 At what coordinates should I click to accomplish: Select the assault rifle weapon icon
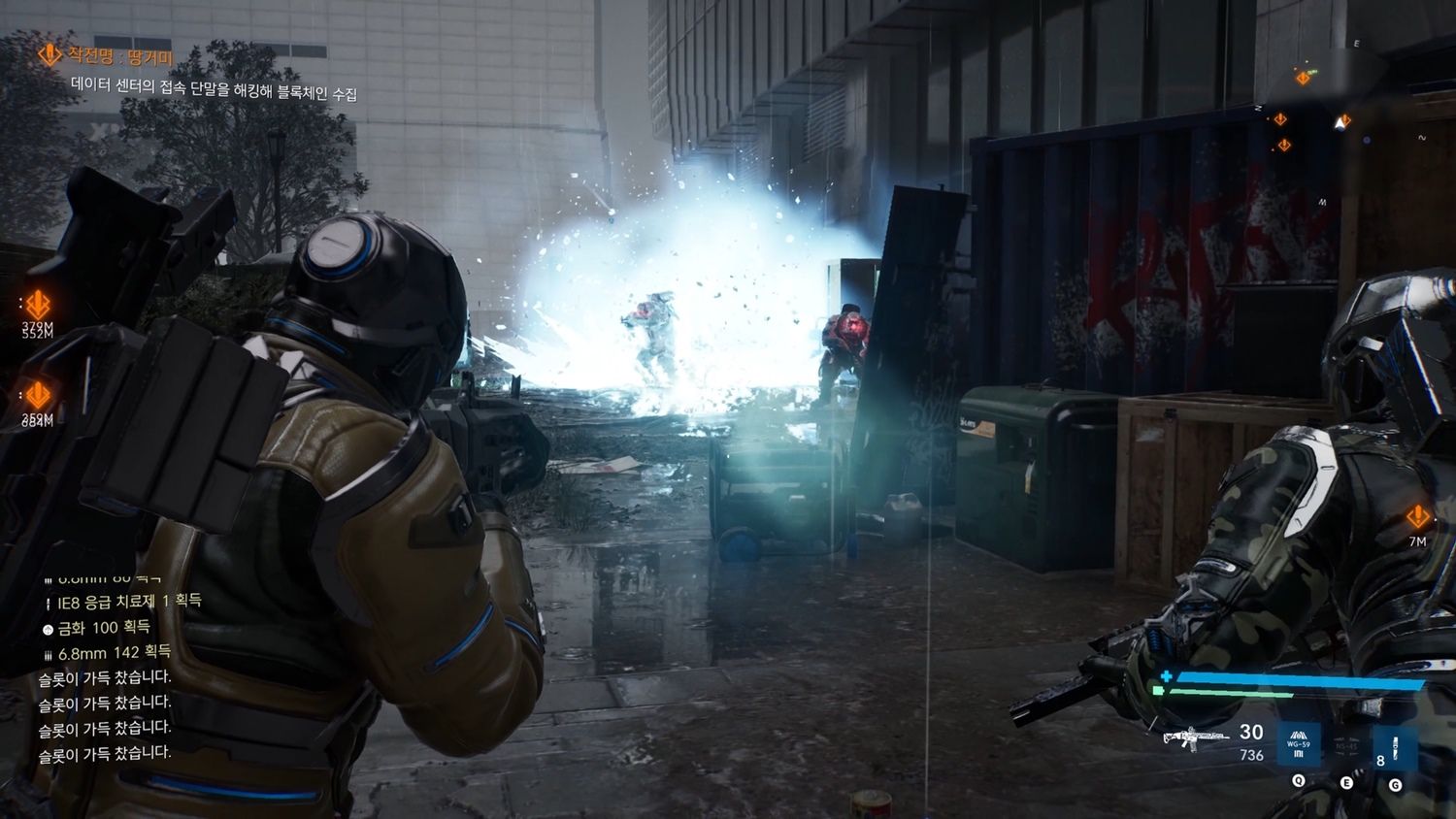click(x=1195, y=739)
